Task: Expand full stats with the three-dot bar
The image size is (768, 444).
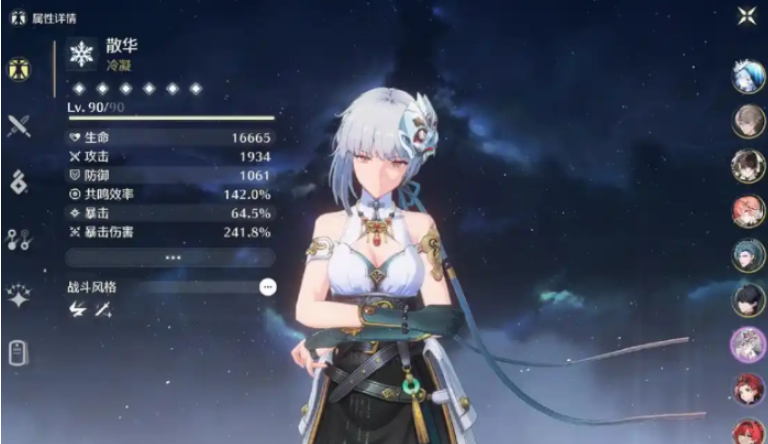Action: [x=173, y=257]
